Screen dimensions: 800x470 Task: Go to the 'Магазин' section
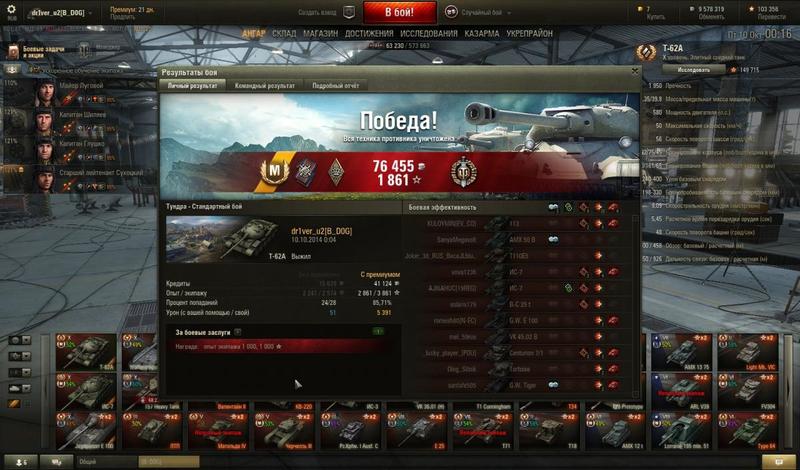320,33
